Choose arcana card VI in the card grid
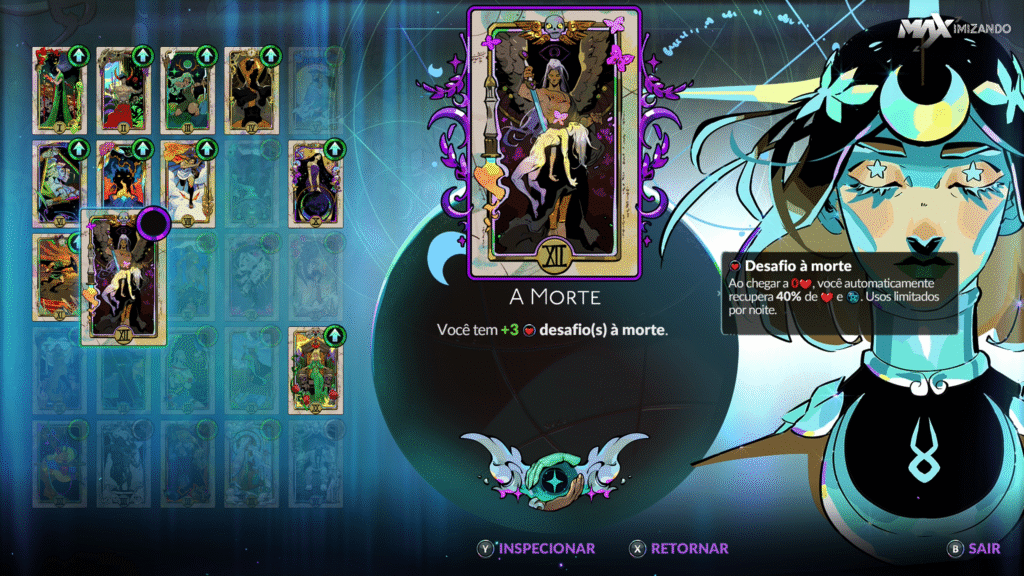1024x576 pixels. (59, 183)
